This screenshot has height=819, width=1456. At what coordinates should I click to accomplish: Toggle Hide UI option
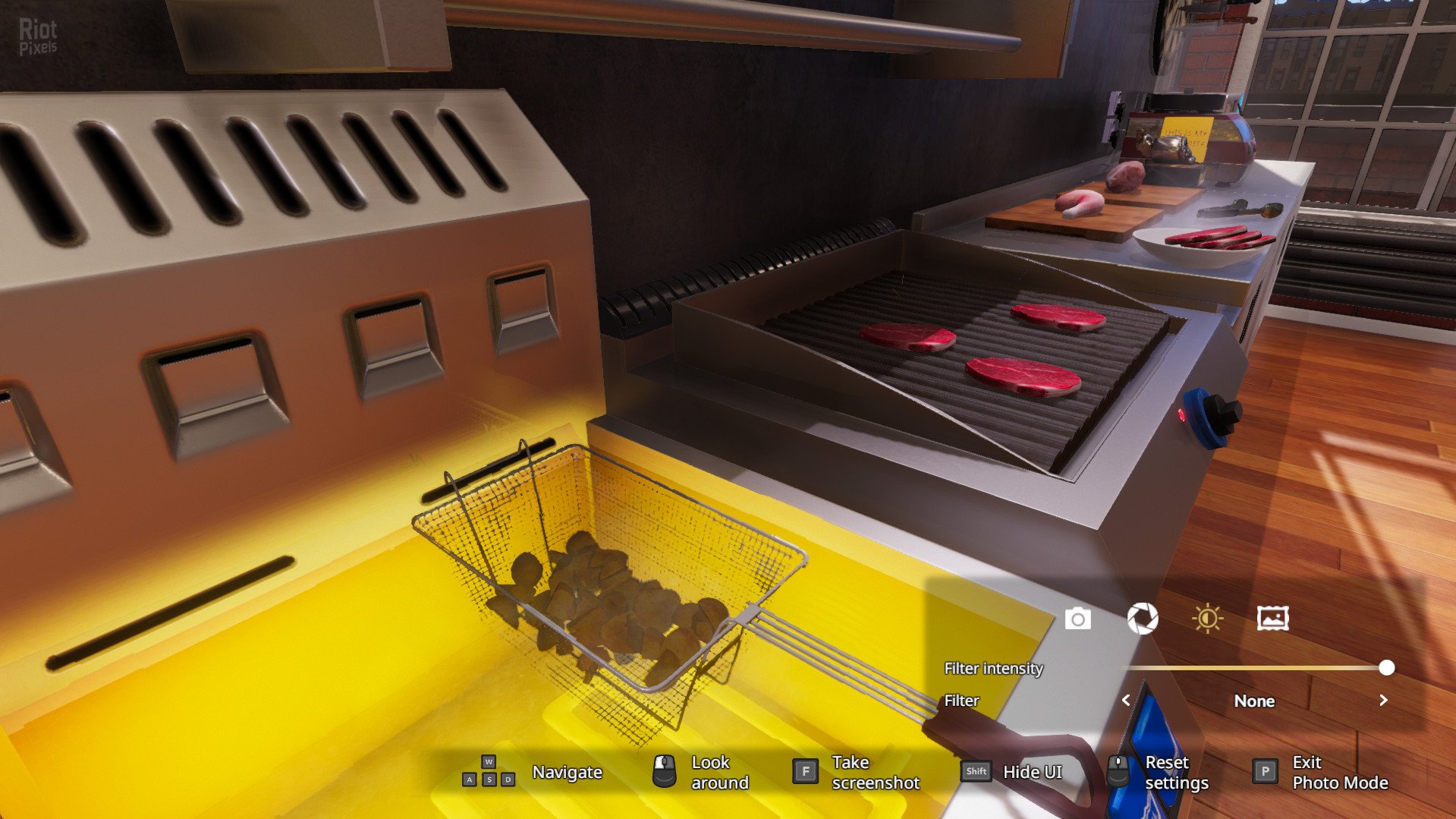(x=1032, y=771)
